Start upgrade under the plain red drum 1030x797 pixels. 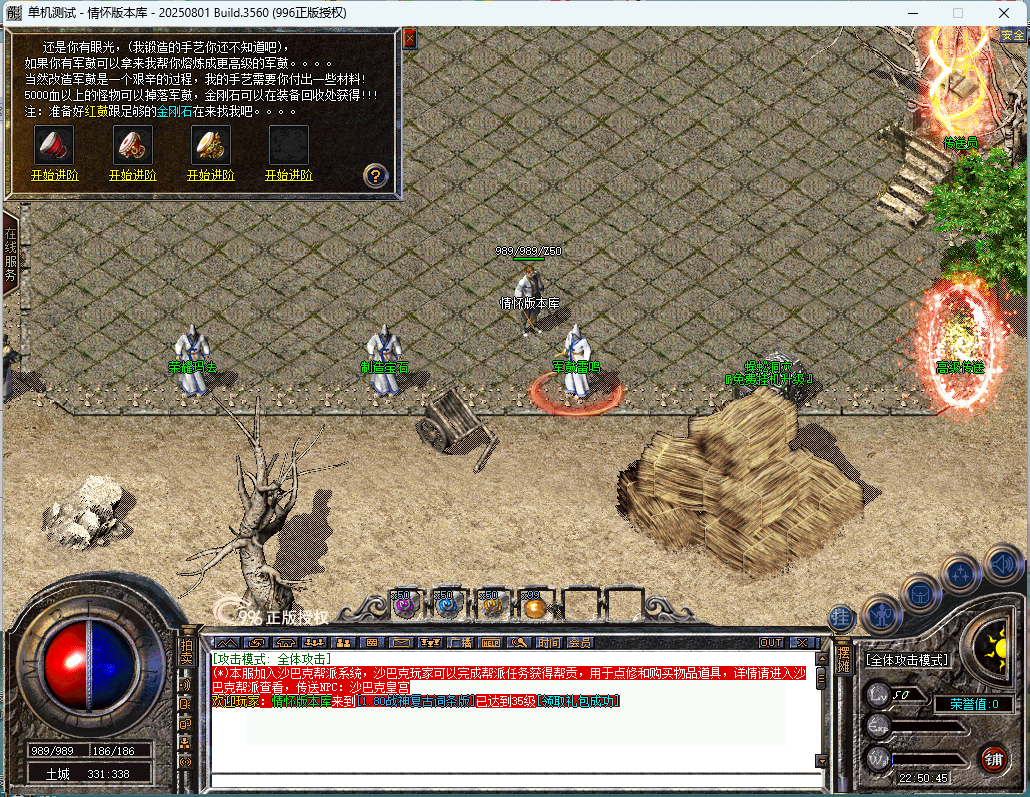pos(55,175)
